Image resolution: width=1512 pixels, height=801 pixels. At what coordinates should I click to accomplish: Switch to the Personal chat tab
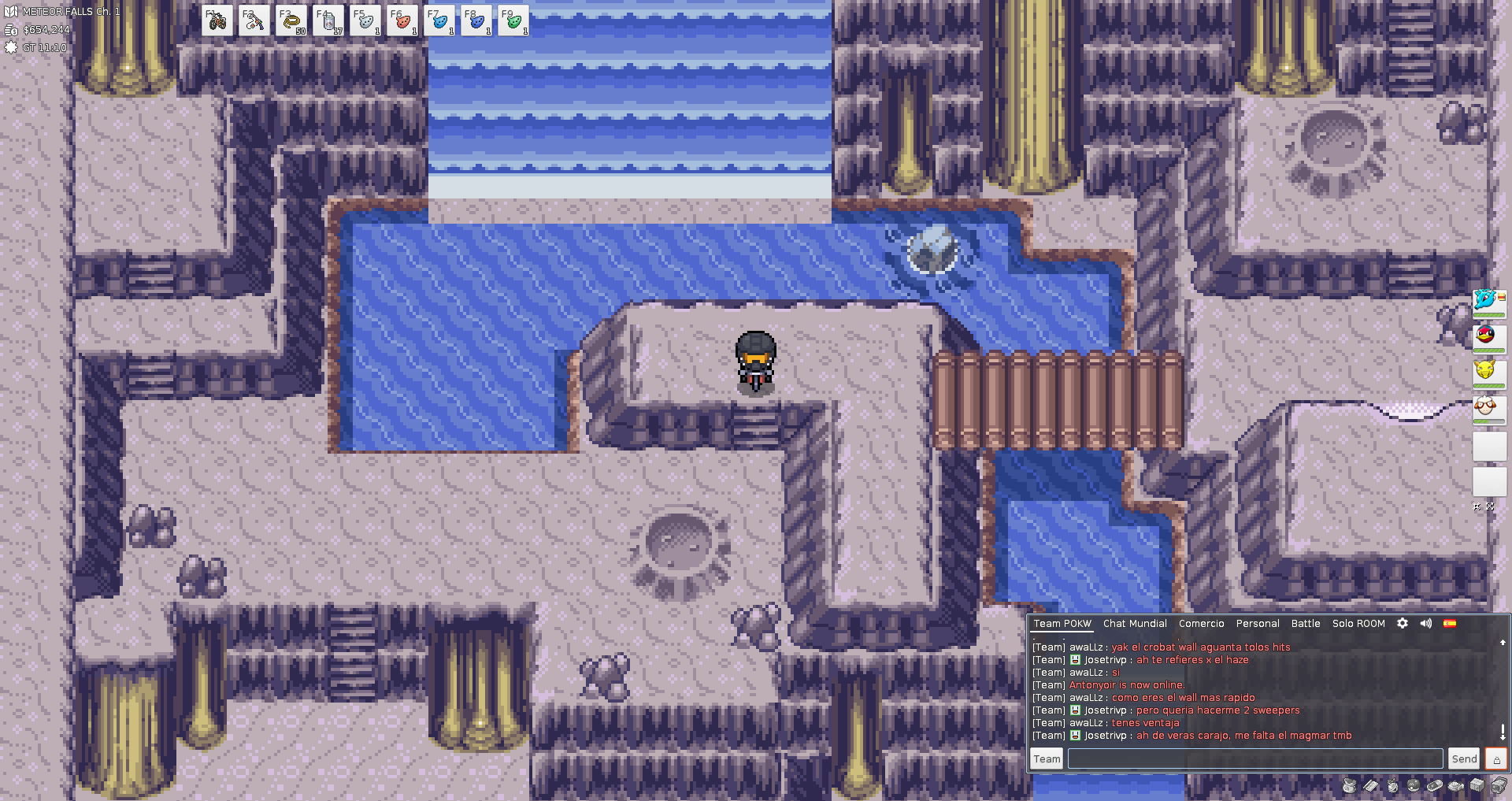(x=1258, y=624)
